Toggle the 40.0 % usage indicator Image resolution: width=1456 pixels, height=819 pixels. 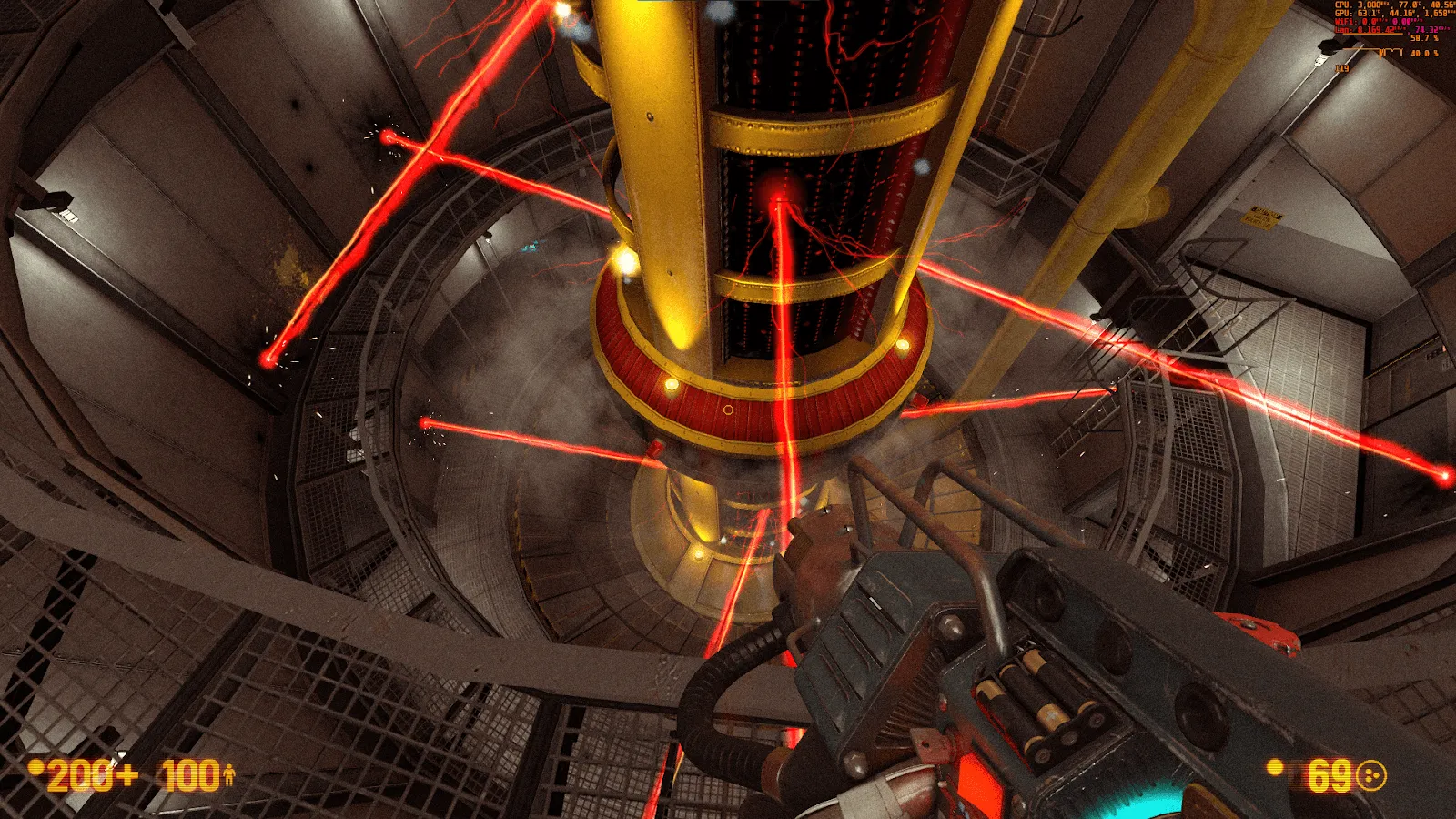pos(1425,53)
